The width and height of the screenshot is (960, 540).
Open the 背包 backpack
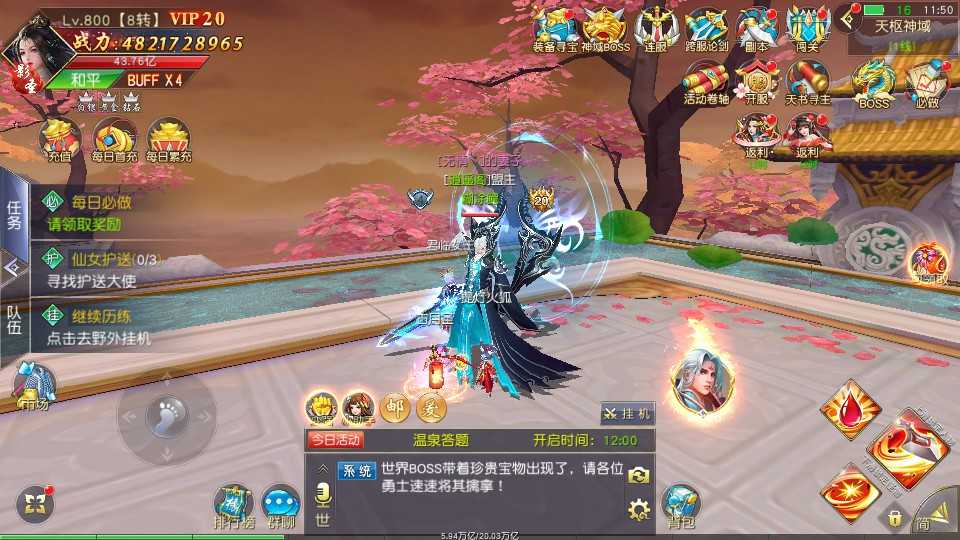pos(681,505)
